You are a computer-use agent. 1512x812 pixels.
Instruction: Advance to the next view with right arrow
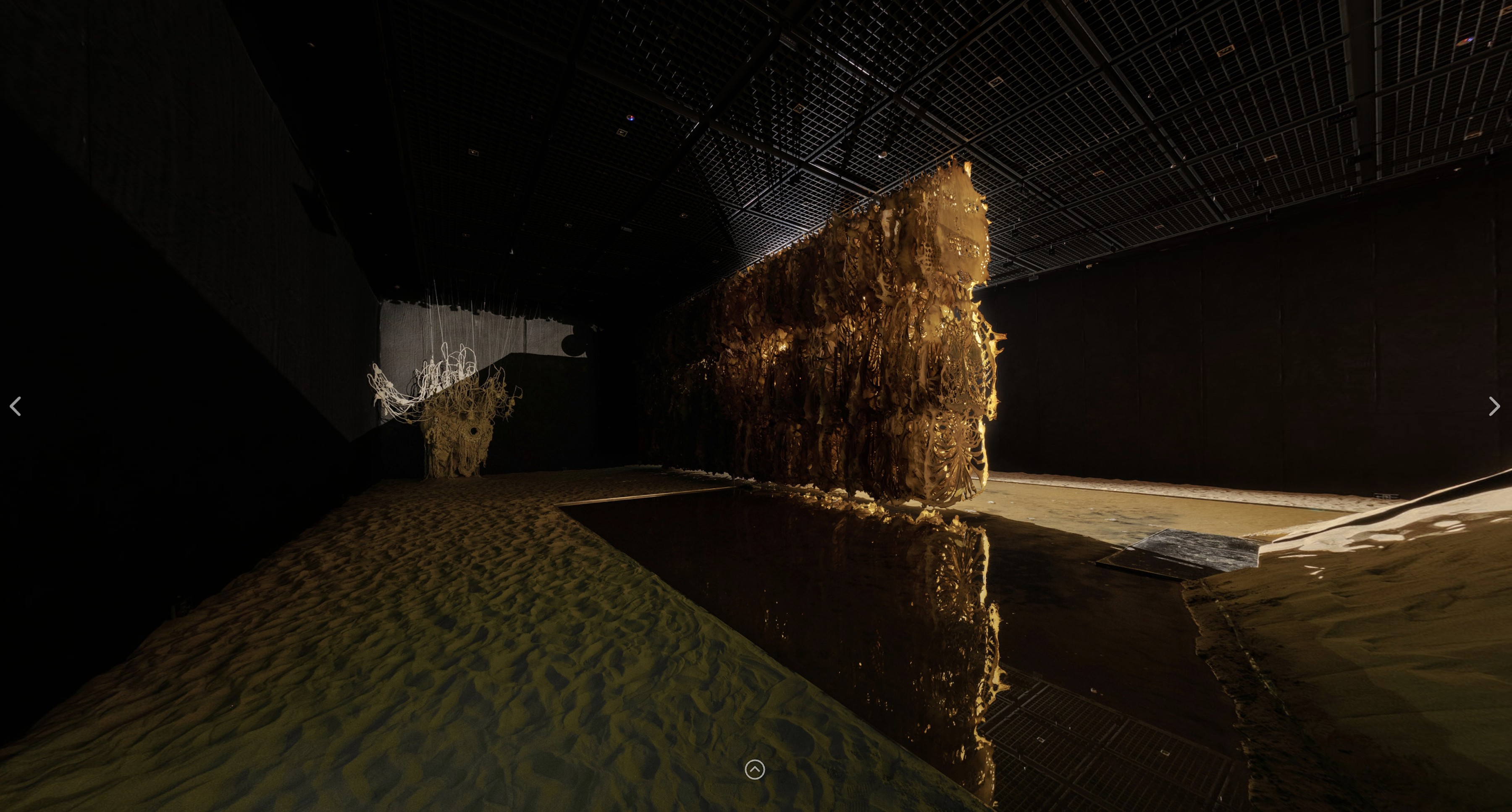(x=1494, y=406)
